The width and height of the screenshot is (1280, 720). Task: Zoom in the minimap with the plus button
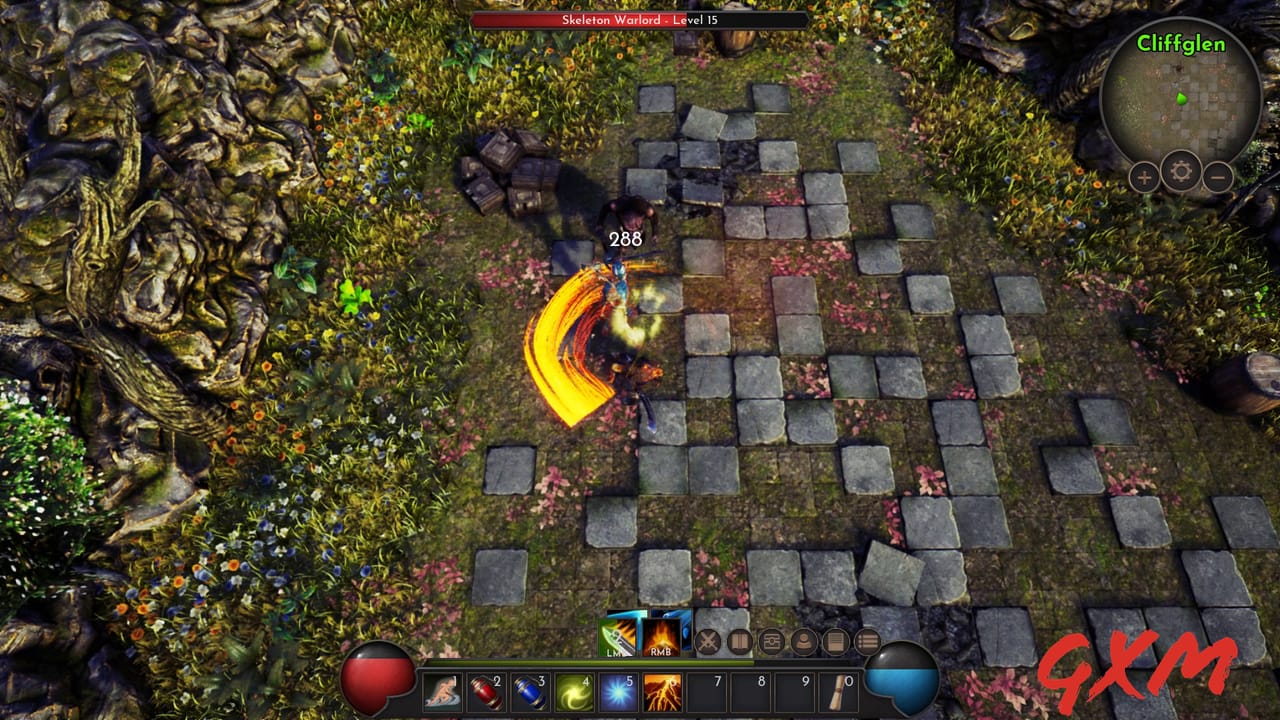(1144, 177)
